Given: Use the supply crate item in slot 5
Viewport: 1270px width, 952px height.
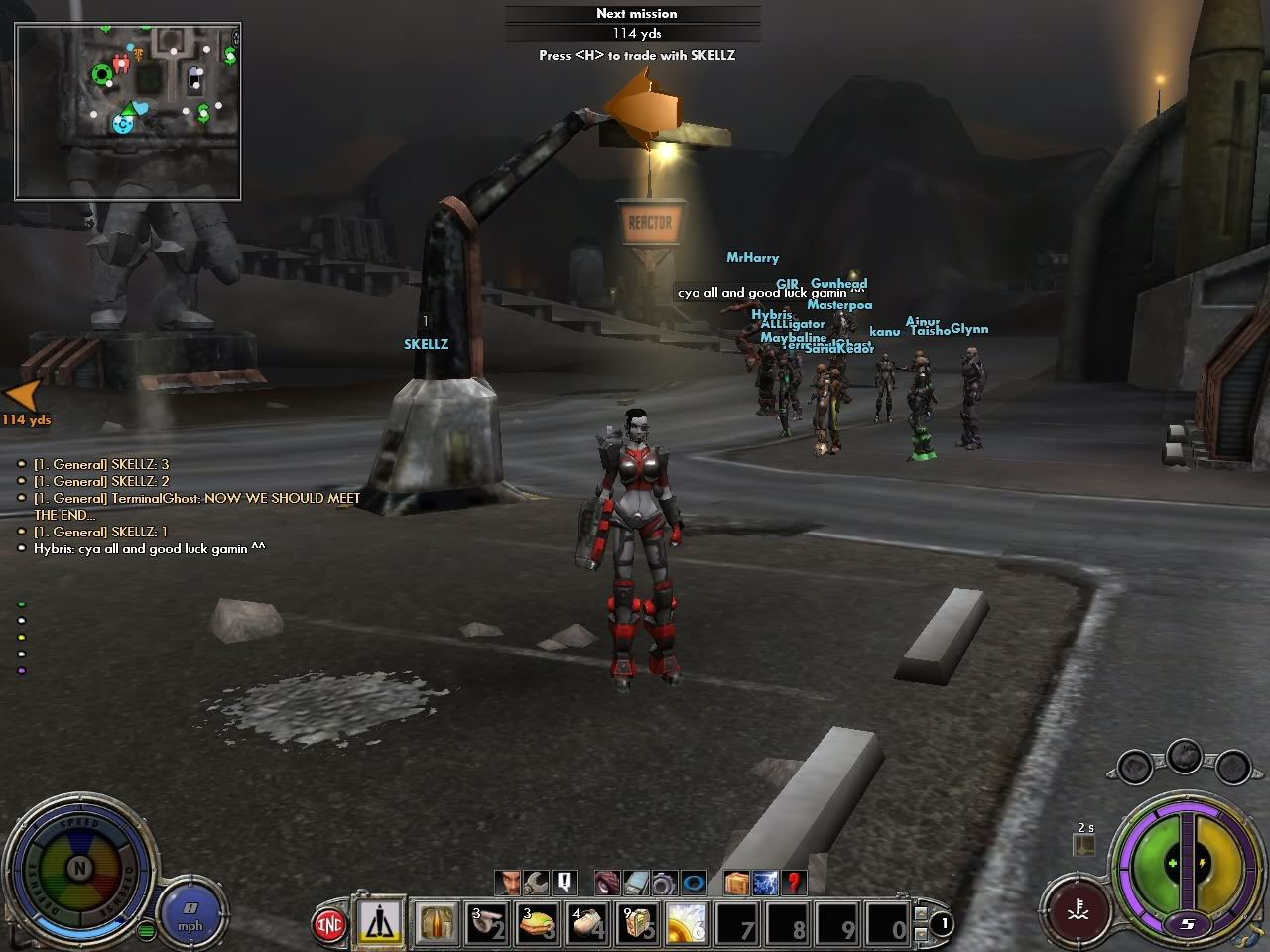Looking at the screenshot, I should (638, 923).
